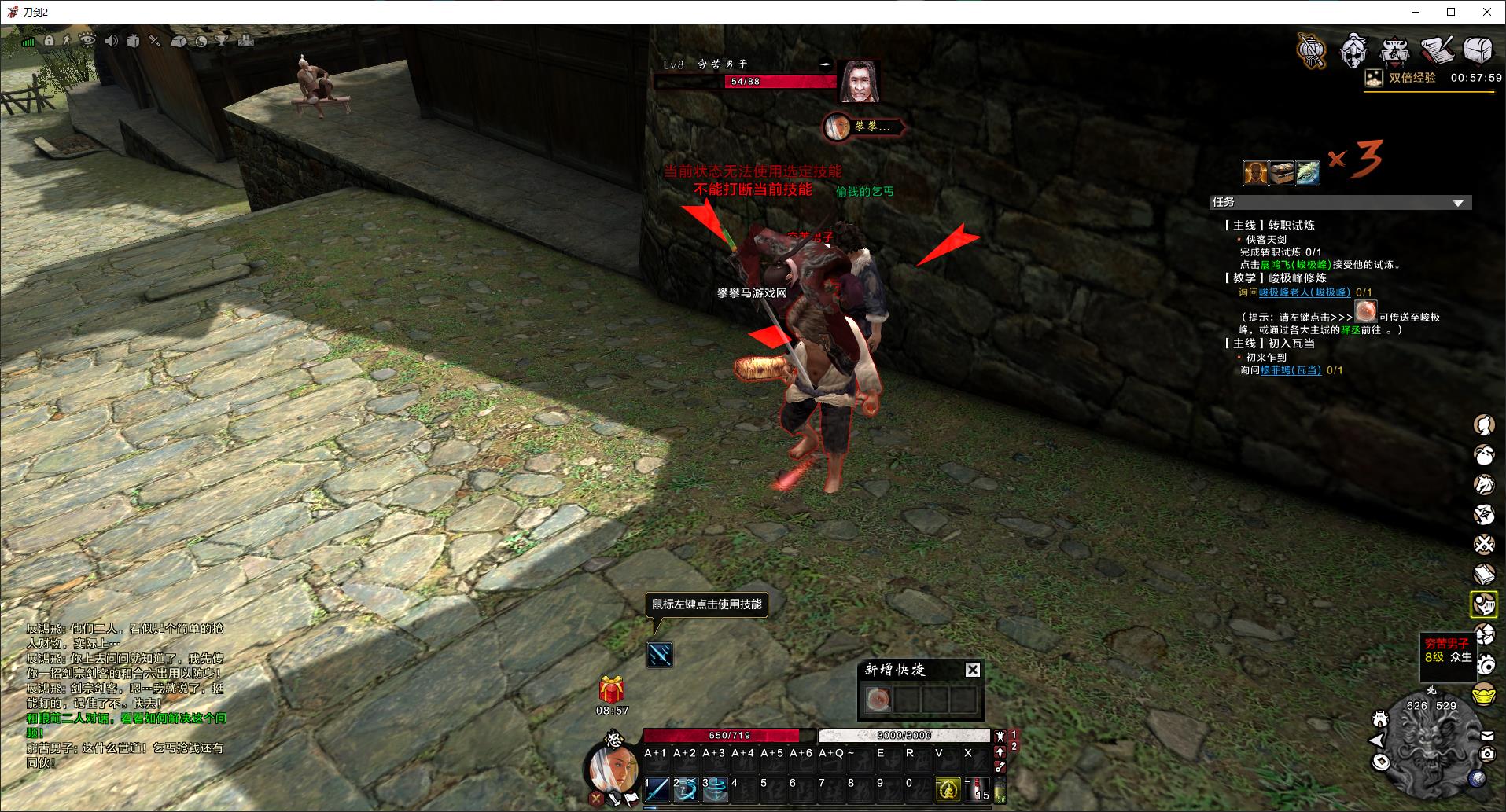Close the game window
This screenshot has width=1506, height=812.
tap(1487, 12)
